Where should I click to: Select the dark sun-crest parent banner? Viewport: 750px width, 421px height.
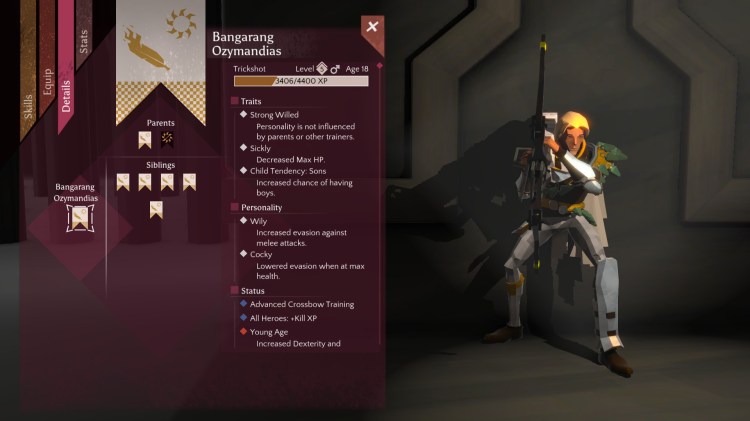167,140
